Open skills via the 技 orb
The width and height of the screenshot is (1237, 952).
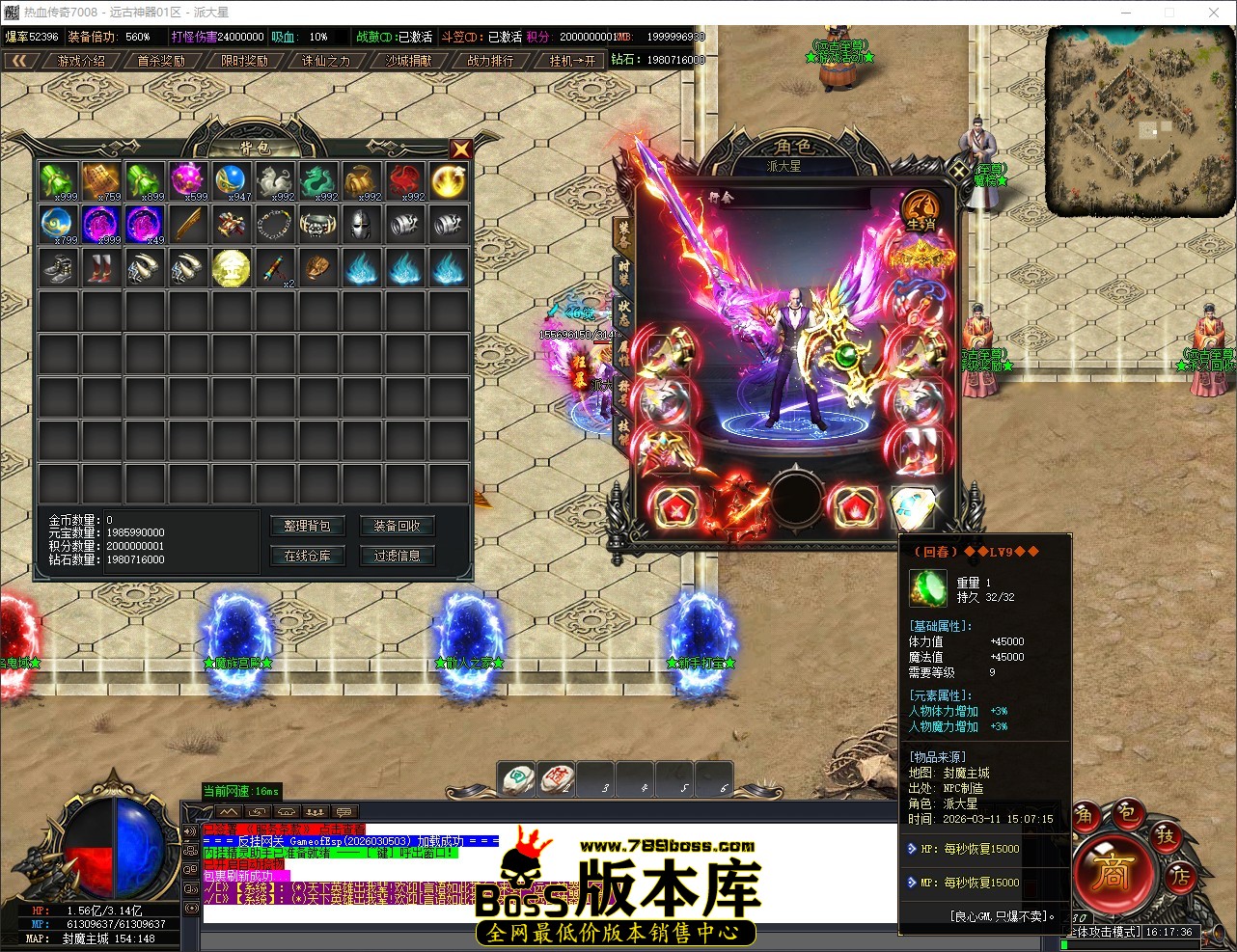pyautogui.click(x=1168, y=837)
